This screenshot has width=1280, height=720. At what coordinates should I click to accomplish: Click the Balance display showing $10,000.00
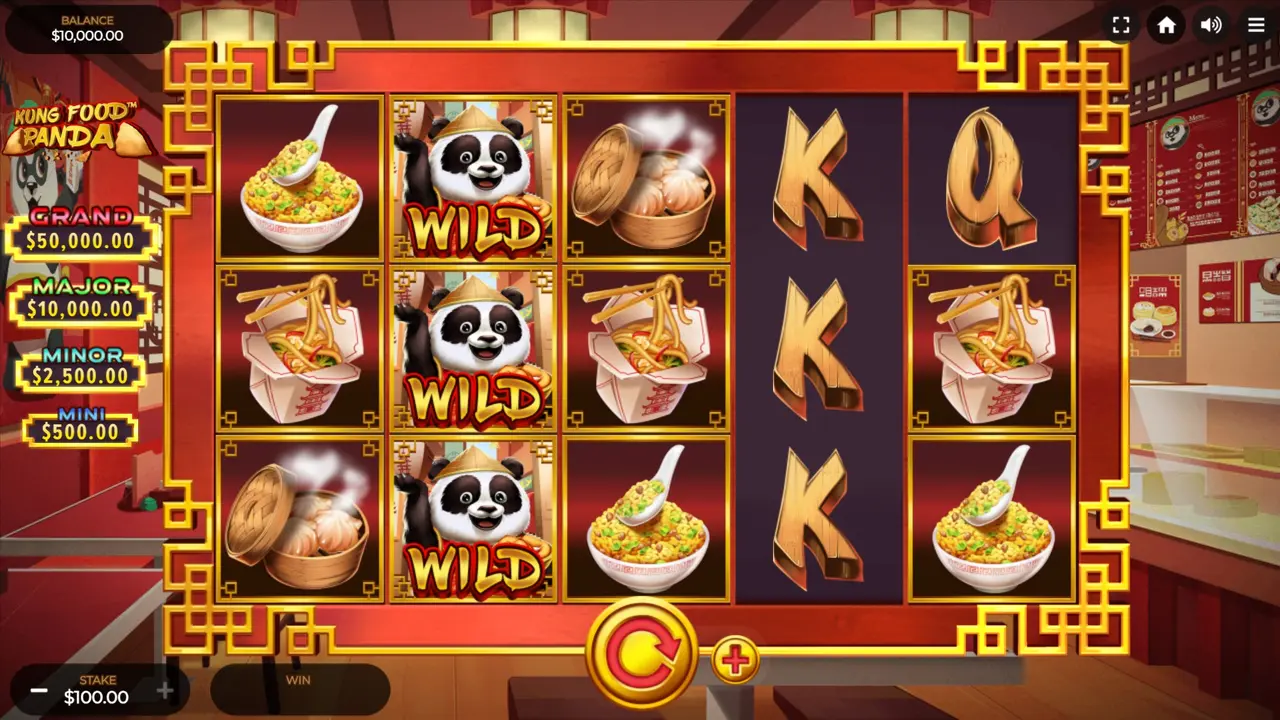[88, 26]
